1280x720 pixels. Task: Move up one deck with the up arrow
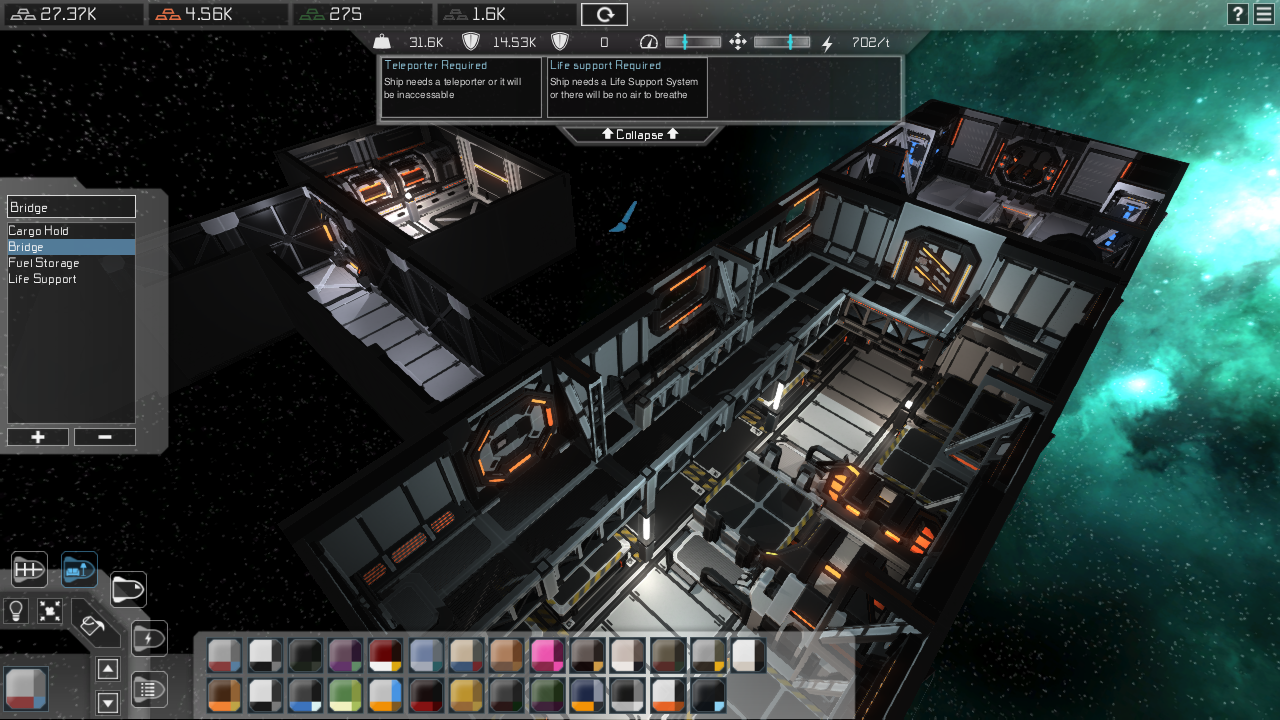point(107,669)
